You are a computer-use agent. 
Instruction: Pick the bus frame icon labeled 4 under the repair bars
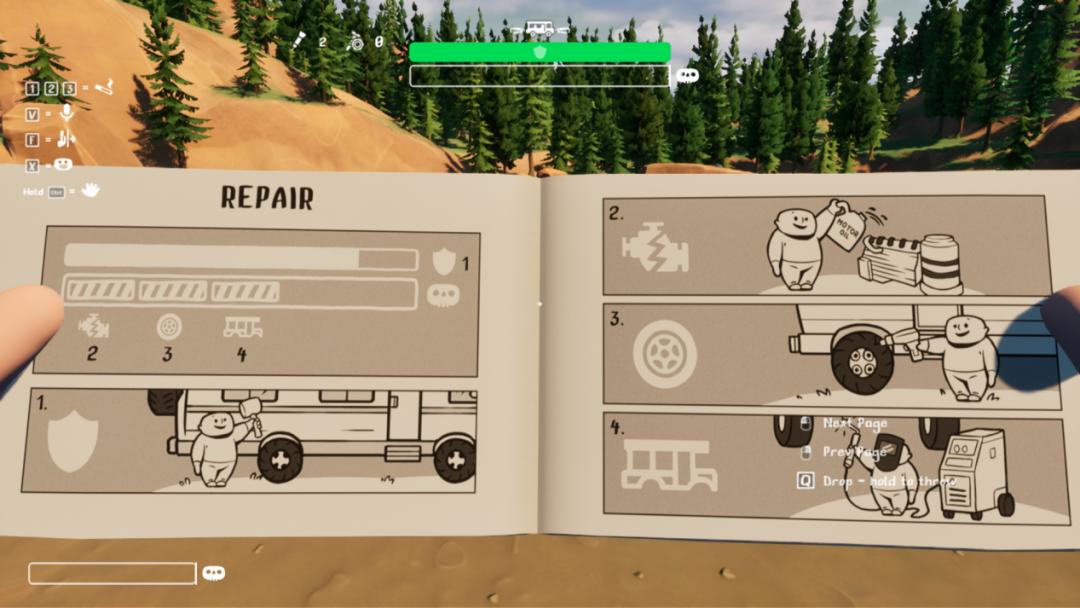[242, 327]
